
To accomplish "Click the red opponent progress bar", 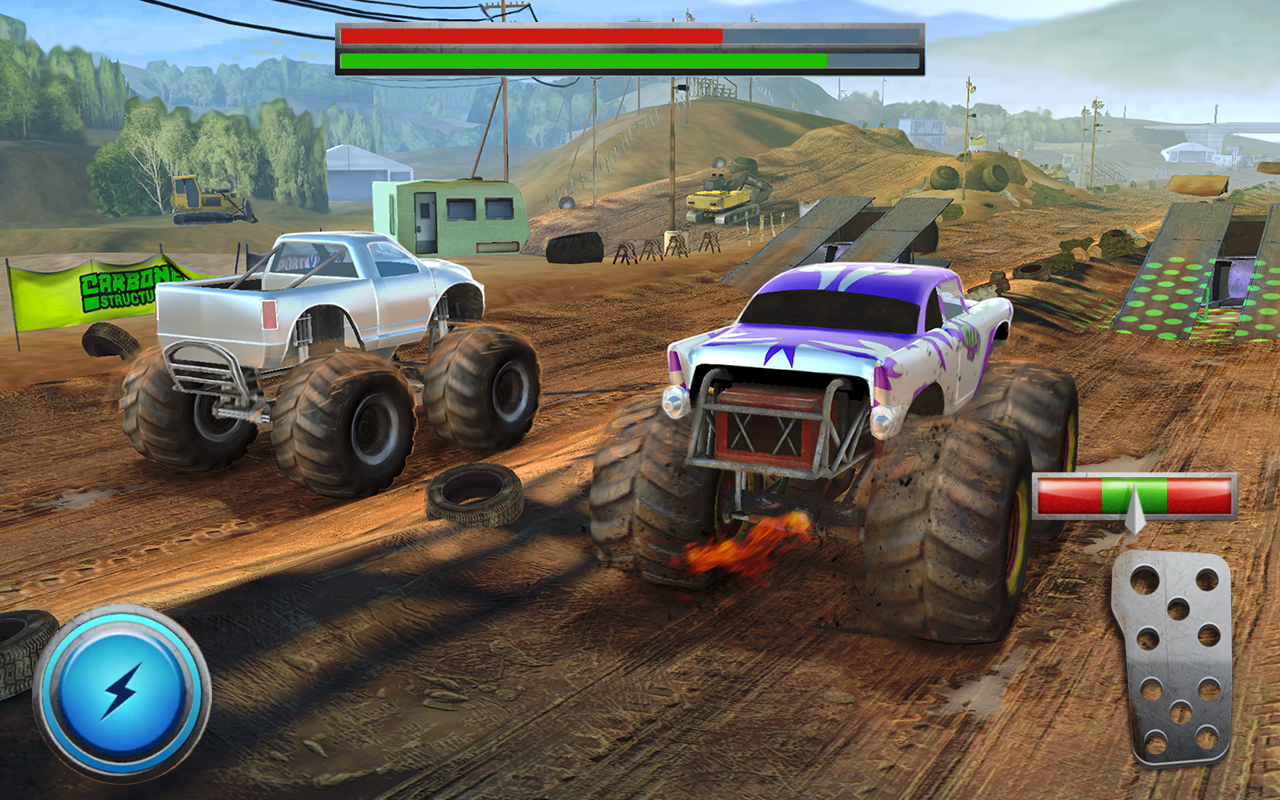I will click(x=530, y=33).
